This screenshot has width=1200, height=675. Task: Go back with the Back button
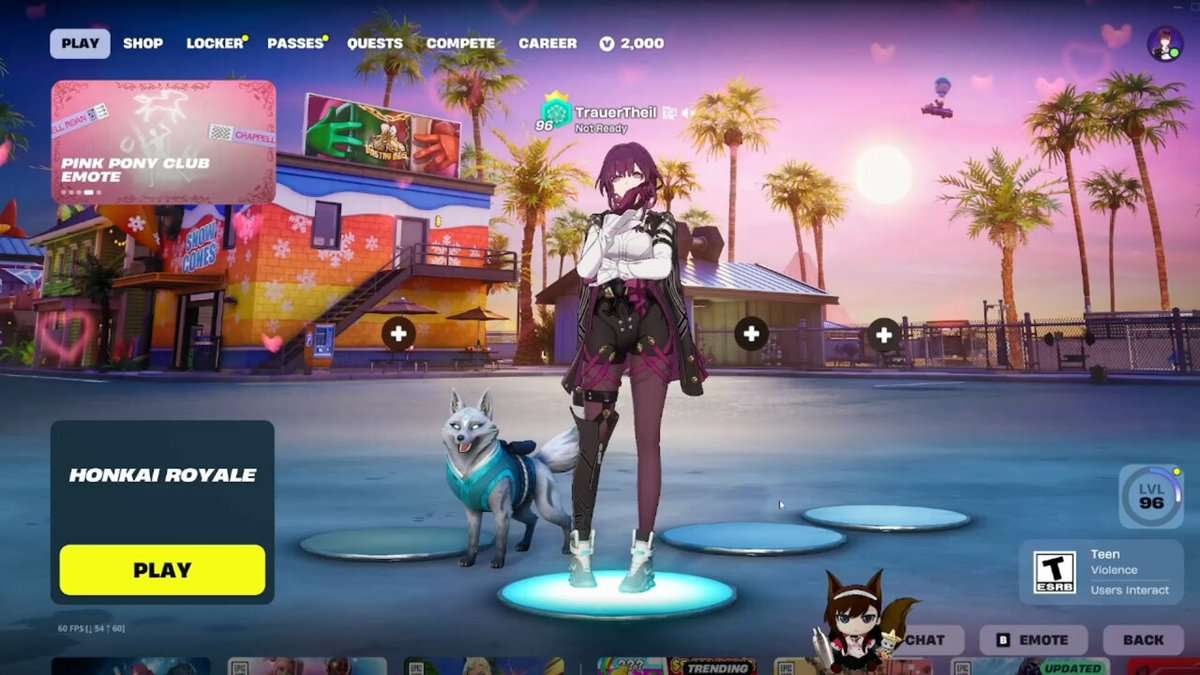pos(1143,640)
